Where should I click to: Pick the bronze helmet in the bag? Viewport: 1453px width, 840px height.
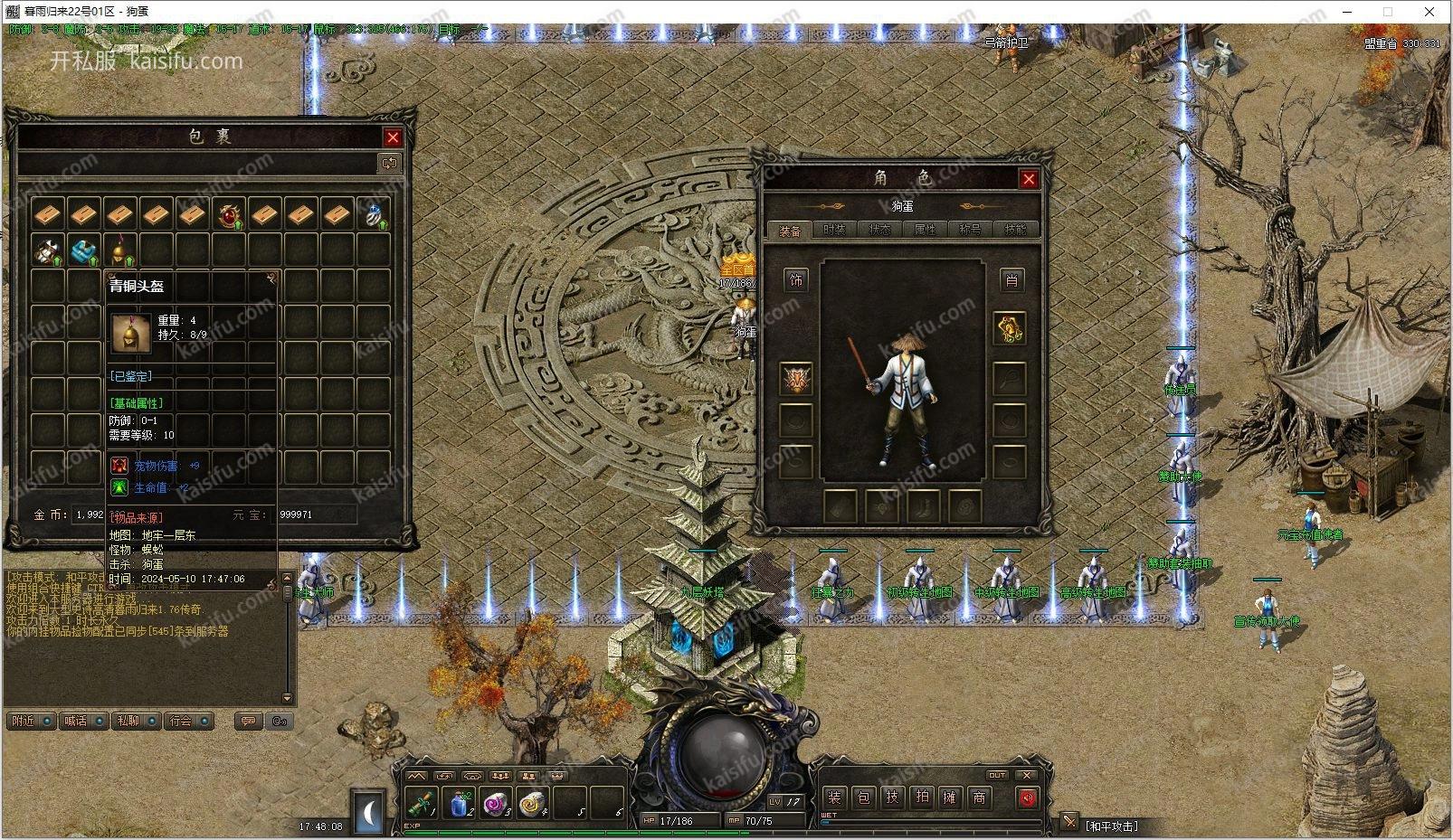click(x=120, y=250)
